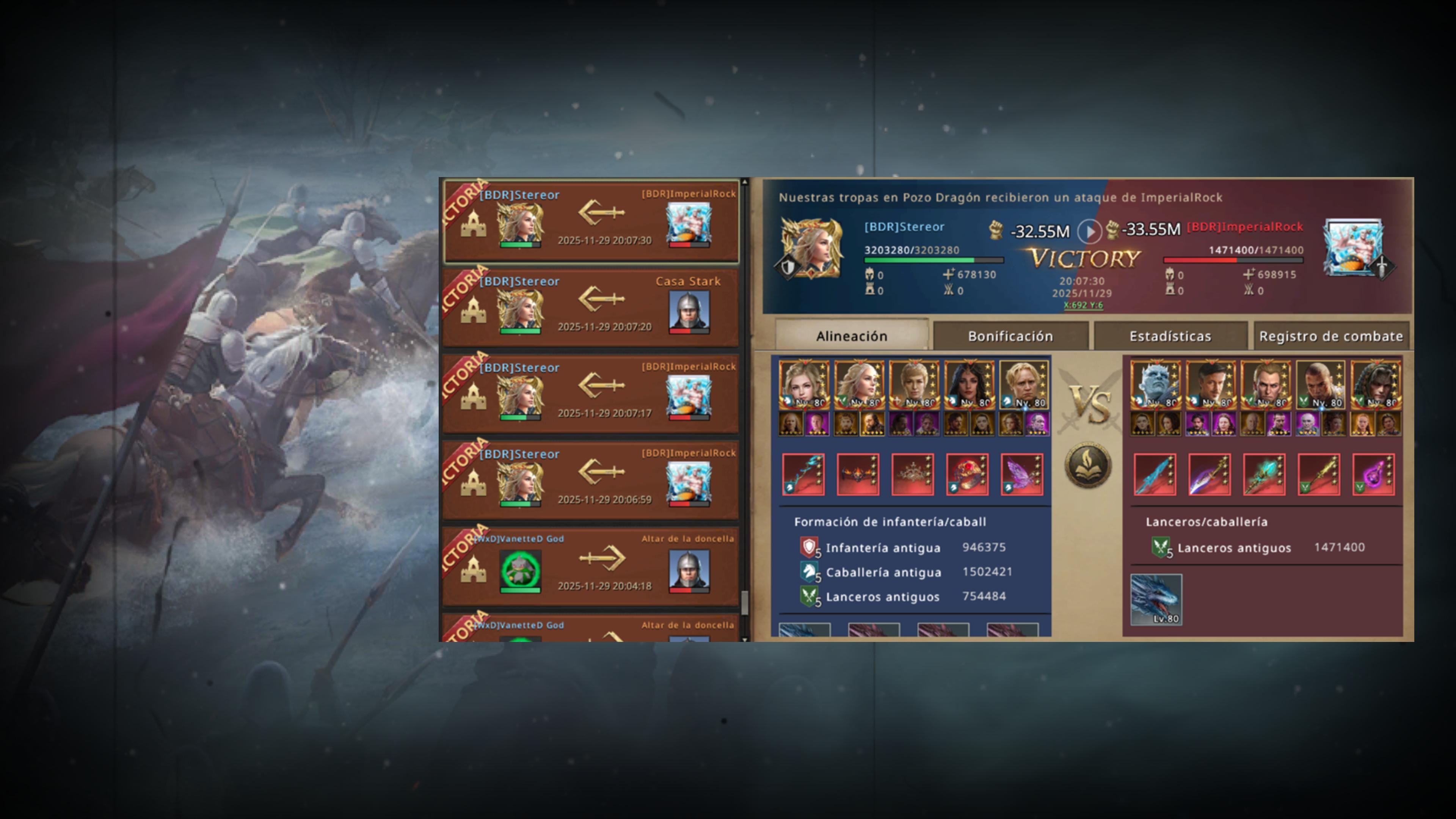Image resolution: width=1456 pixels, height=819 pixels.
Task: Select the Alineación tab
Action: point(851,336)
